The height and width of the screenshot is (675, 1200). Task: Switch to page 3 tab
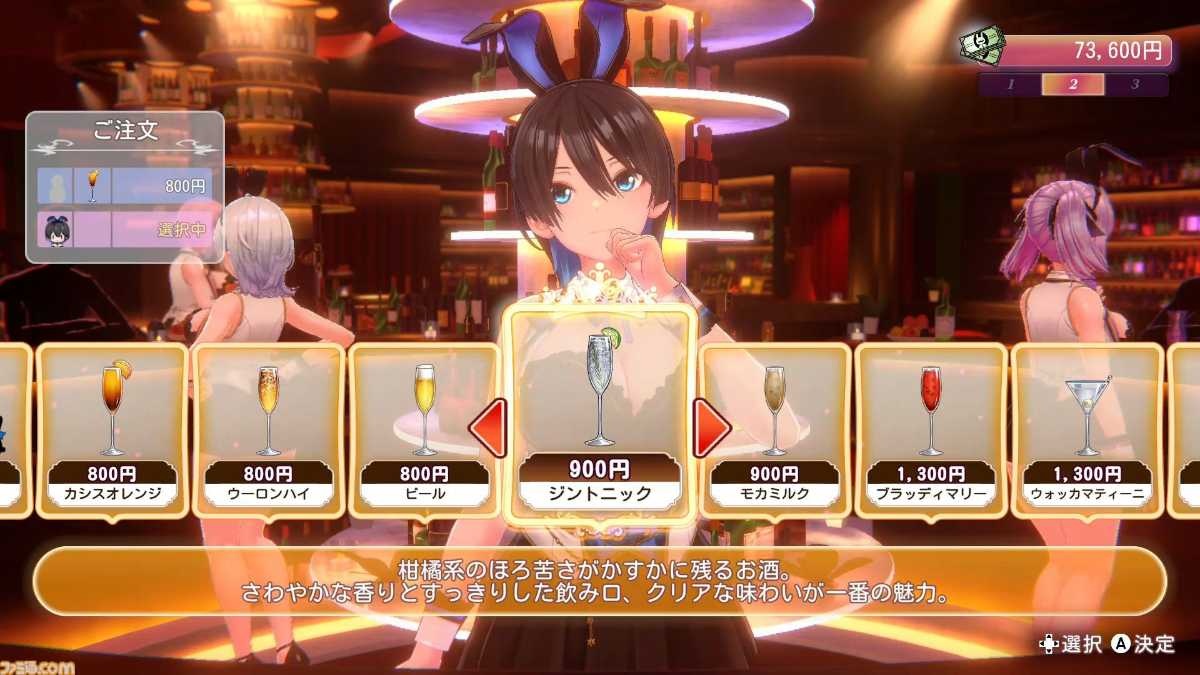[1136, 85]
